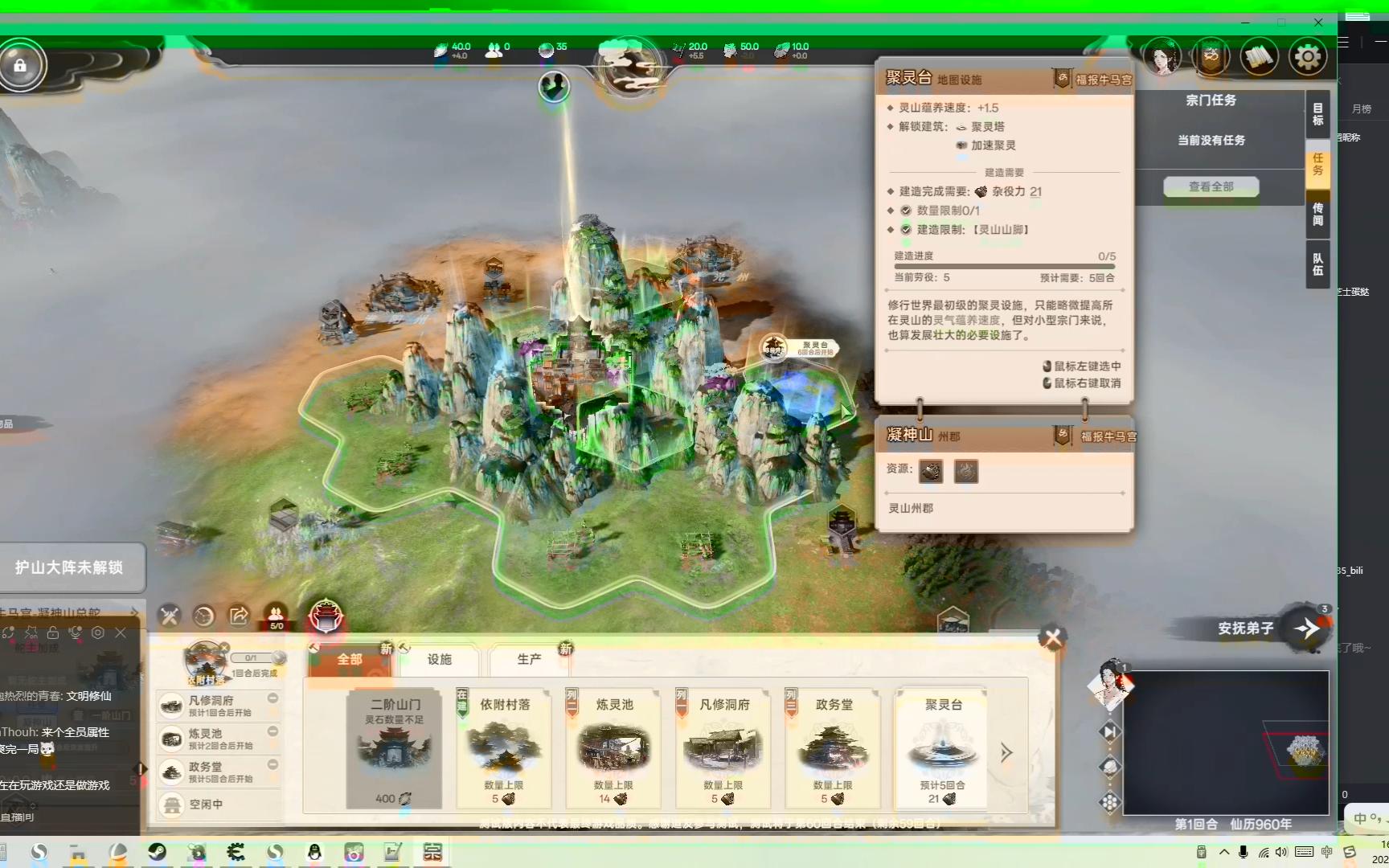Switch to the 设施 tab
Viewport: 1389px width, 868px height.
439,659
